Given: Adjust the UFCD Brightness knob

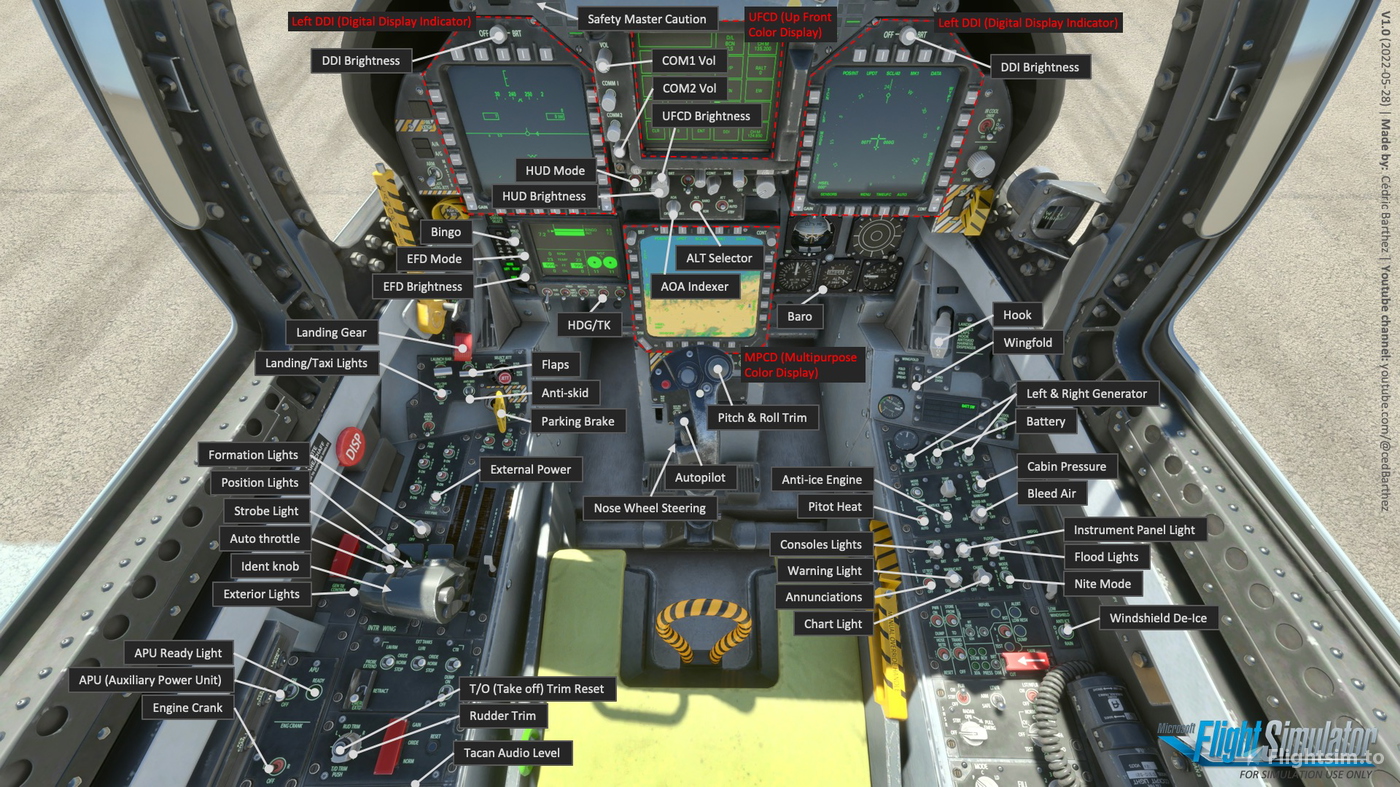Looking at the screenshot, I should 662,176.
